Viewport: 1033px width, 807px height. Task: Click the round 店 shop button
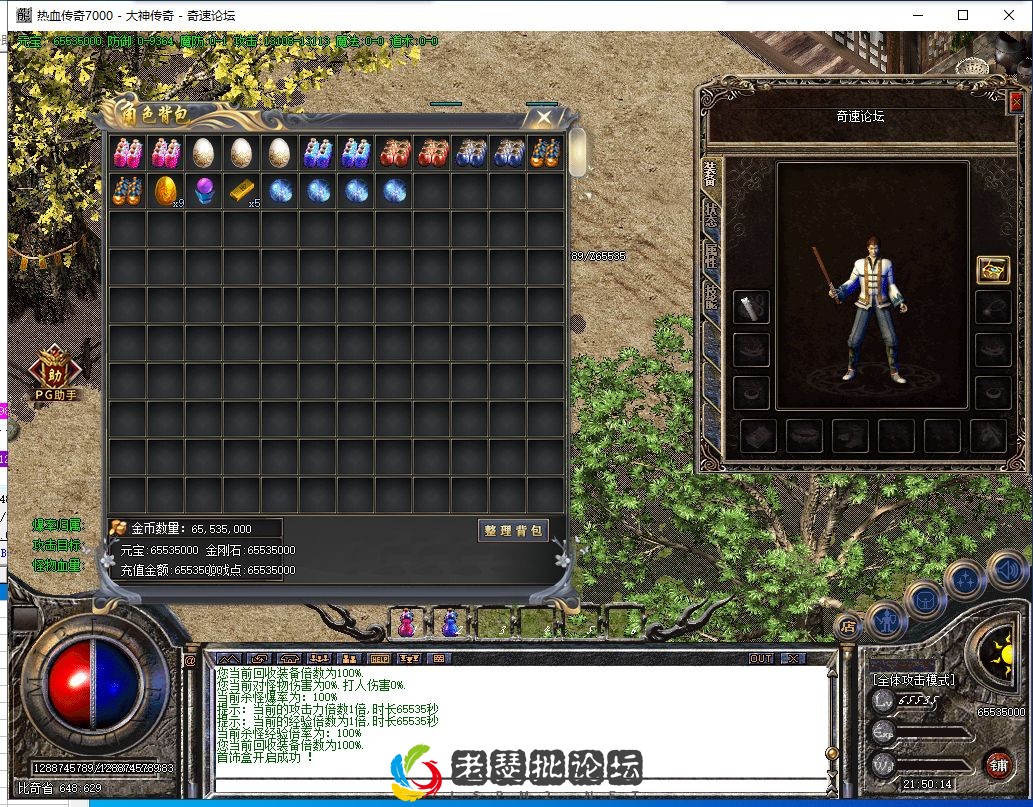click(x=848, y=628)
